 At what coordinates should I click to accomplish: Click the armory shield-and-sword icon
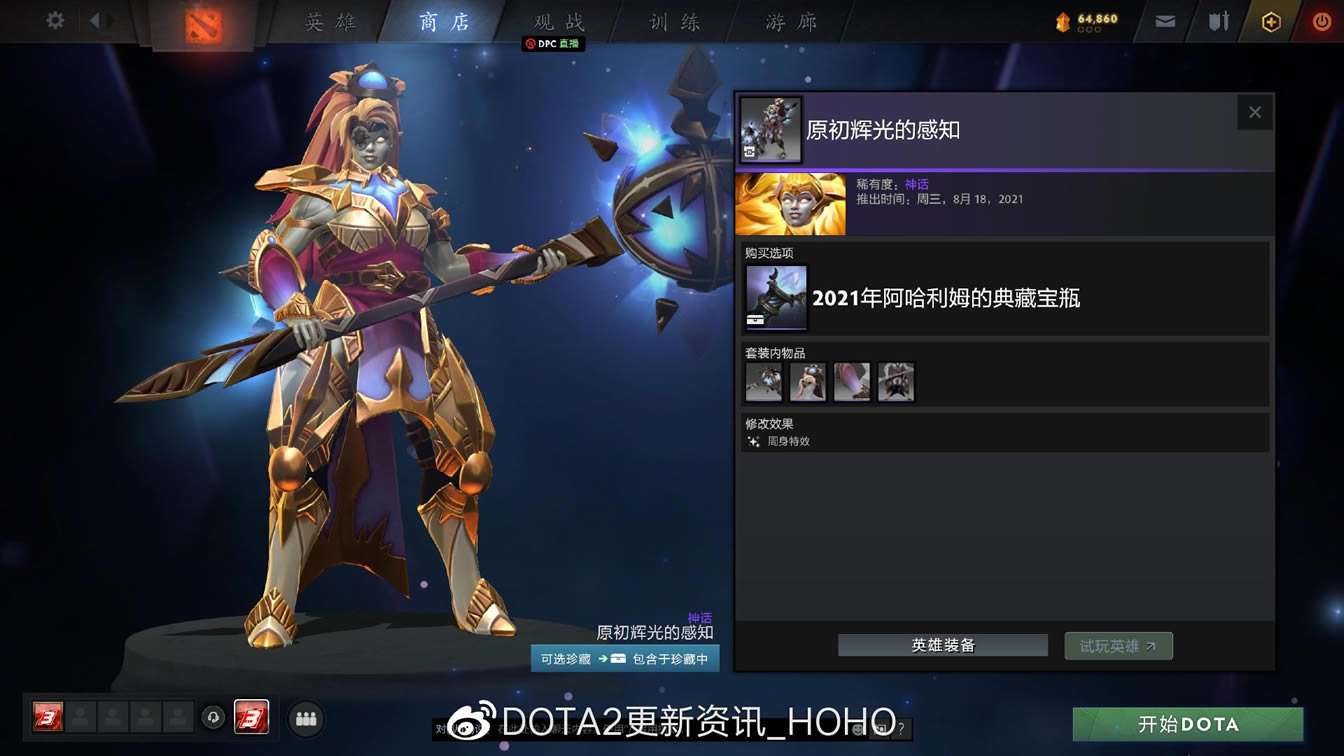1216,22
